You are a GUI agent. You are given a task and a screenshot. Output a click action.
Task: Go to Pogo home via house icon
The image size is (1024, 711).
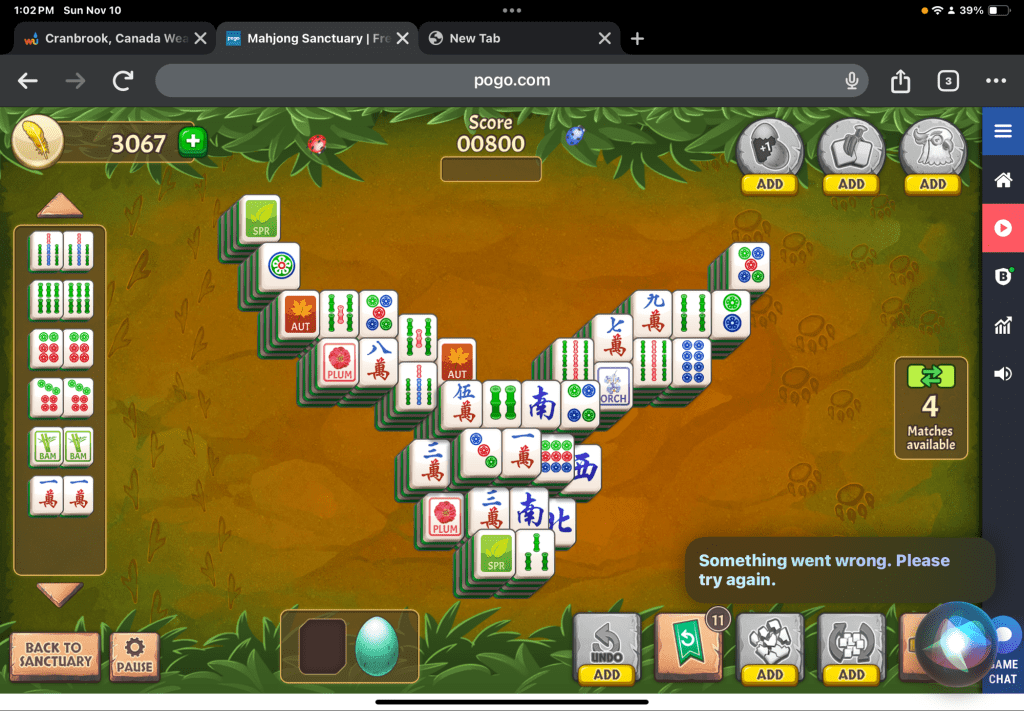(x=1002, y=180)
